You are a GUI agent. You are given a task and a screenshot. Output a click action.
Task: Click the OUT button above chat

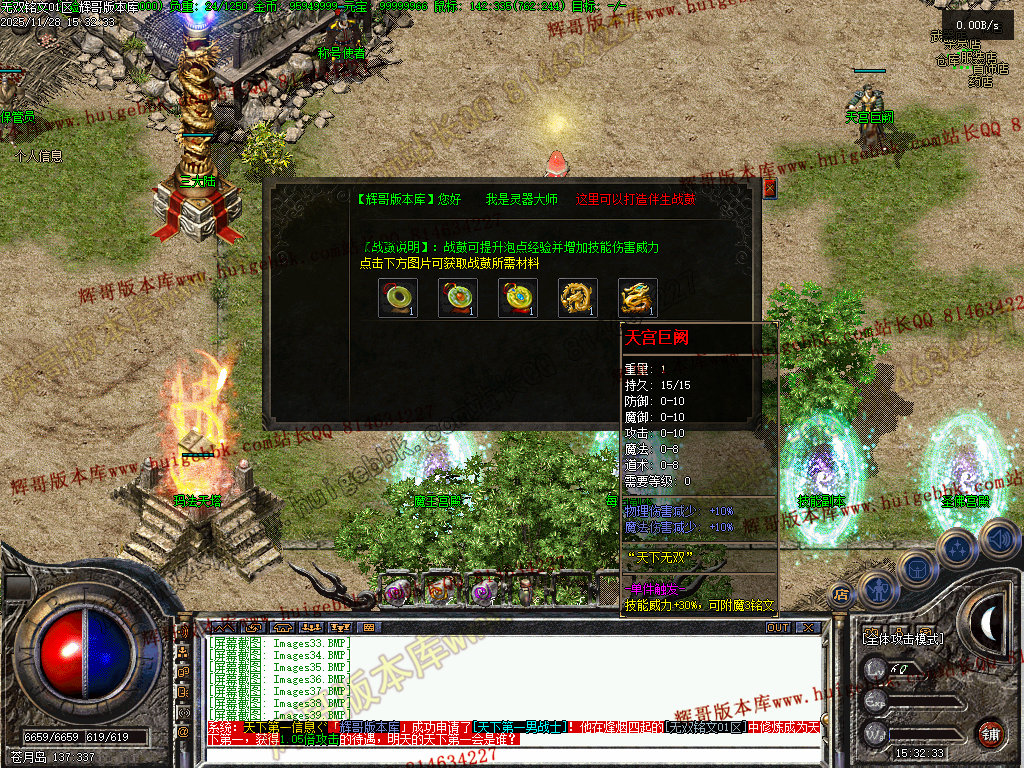click(x=778, y=628)
